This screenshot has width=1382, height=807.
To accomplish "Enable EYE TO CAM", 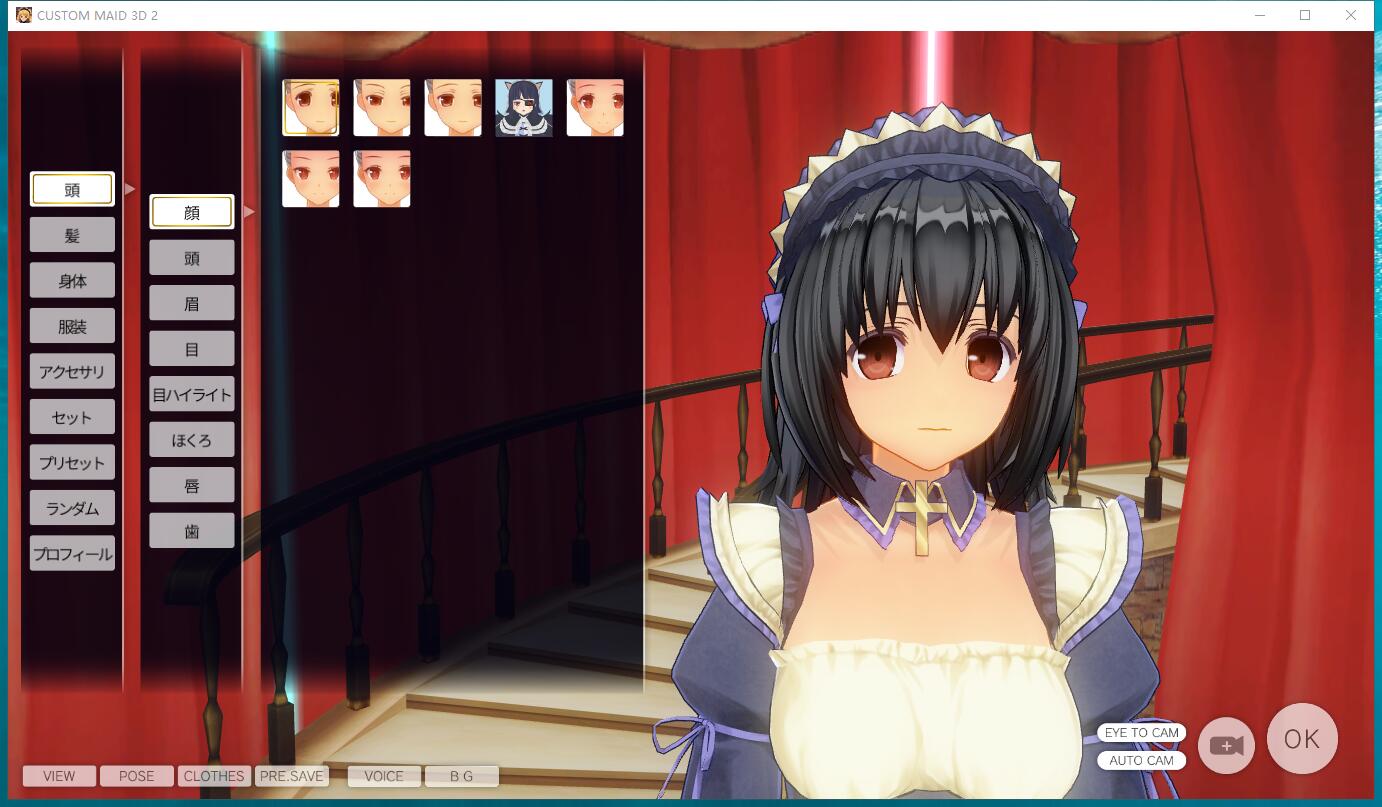I will 1141,732.
